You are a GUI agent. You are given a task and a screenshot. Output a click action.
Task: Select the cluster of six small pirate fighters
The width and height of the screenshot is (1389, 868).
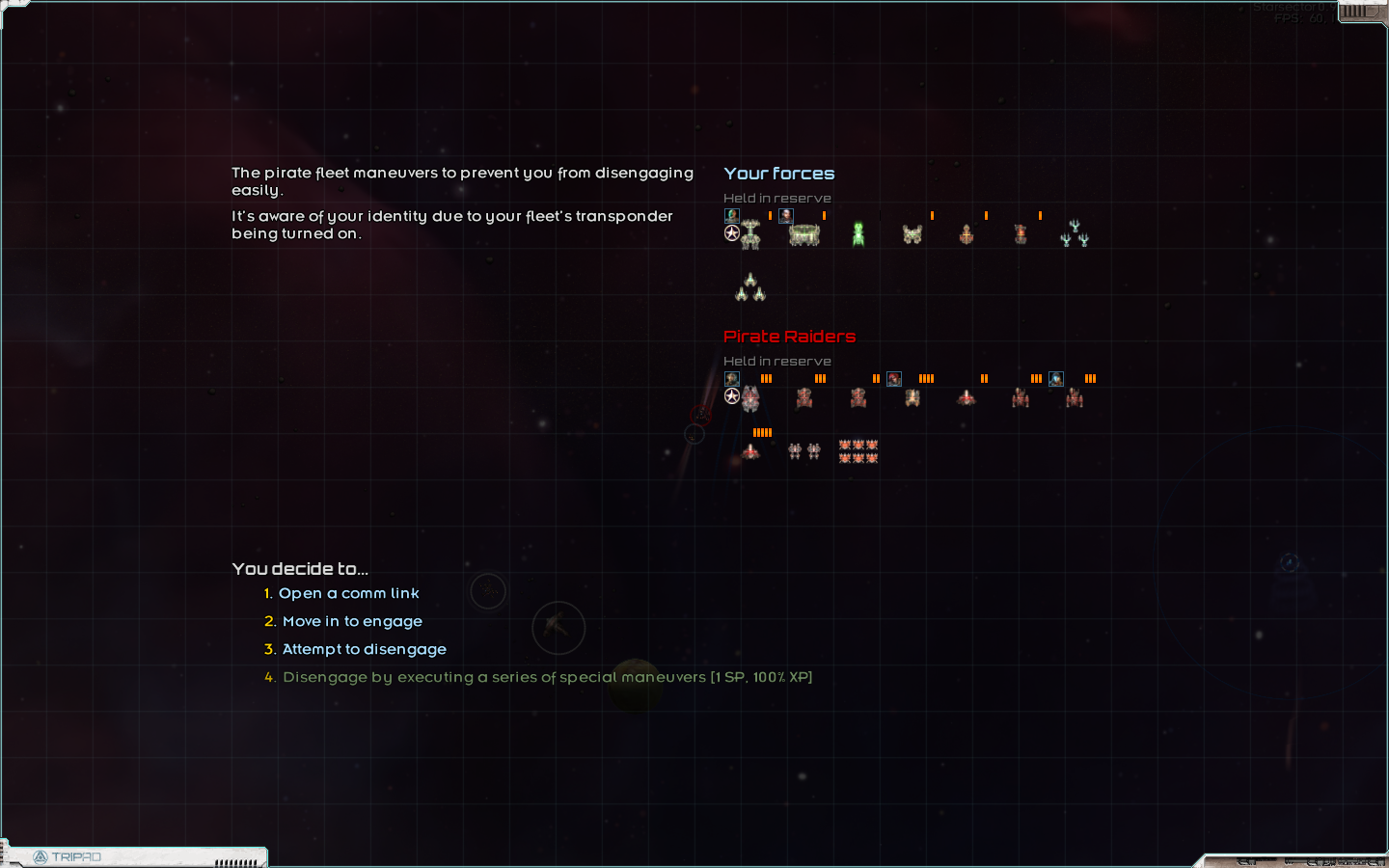pyautogui.click(x=858, y=450)
